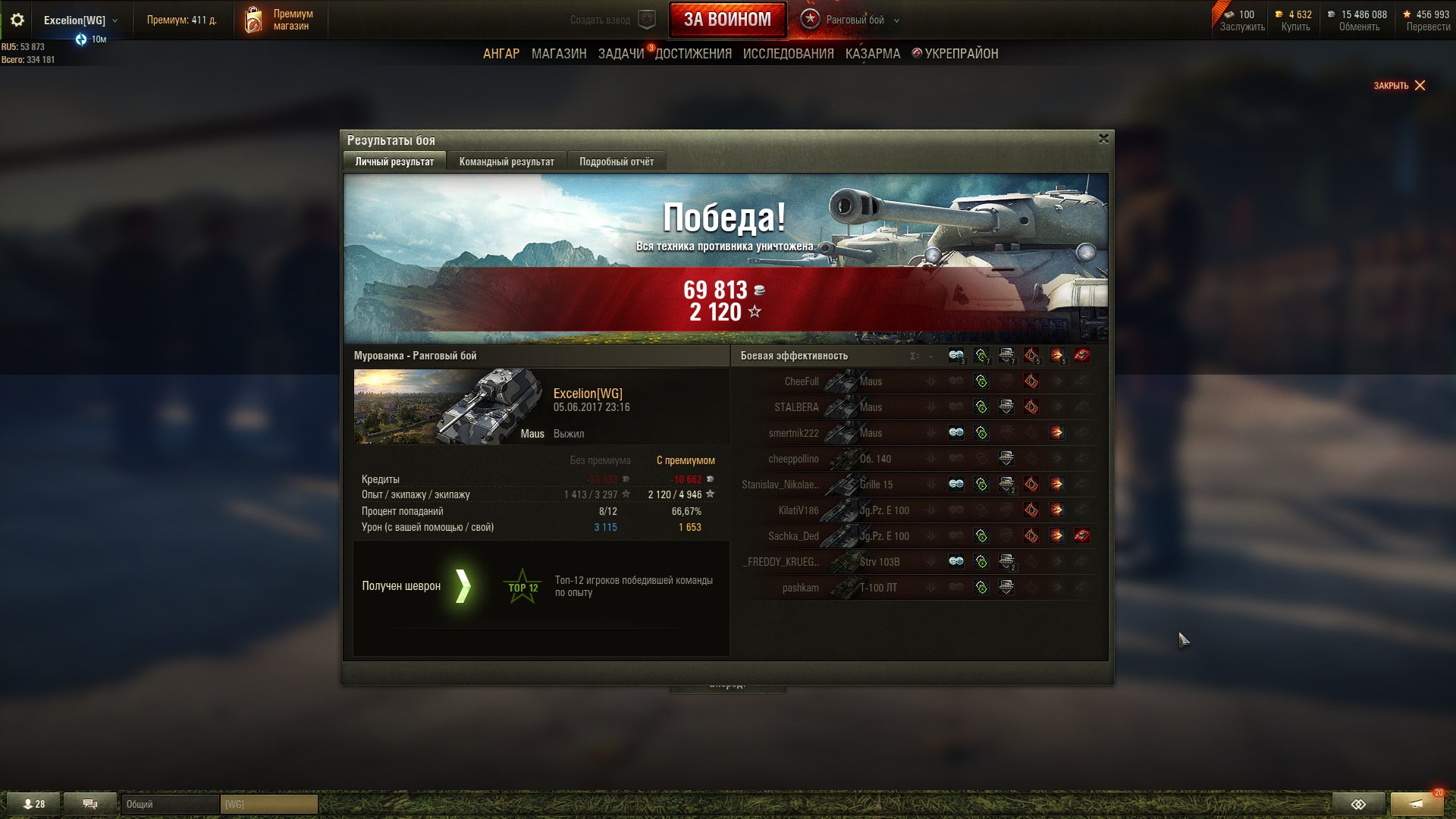The height and width of the screenshot is (819, 1456).
Task: Close the Результаты боя window
Action: (x=1103, y=139)
